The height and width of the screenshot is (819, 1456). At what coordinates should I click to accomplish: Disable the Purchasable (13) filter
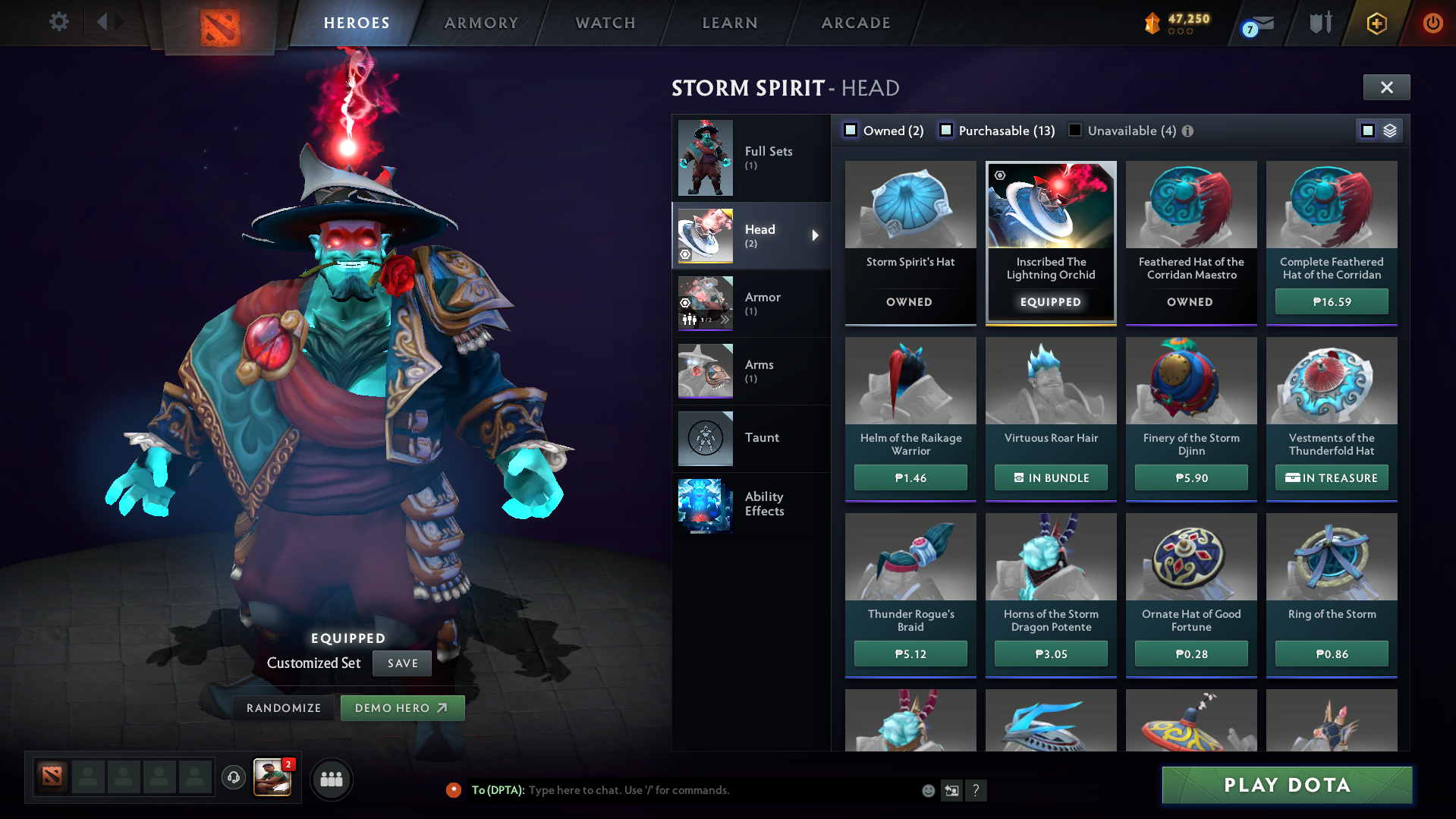pos(946,130)
